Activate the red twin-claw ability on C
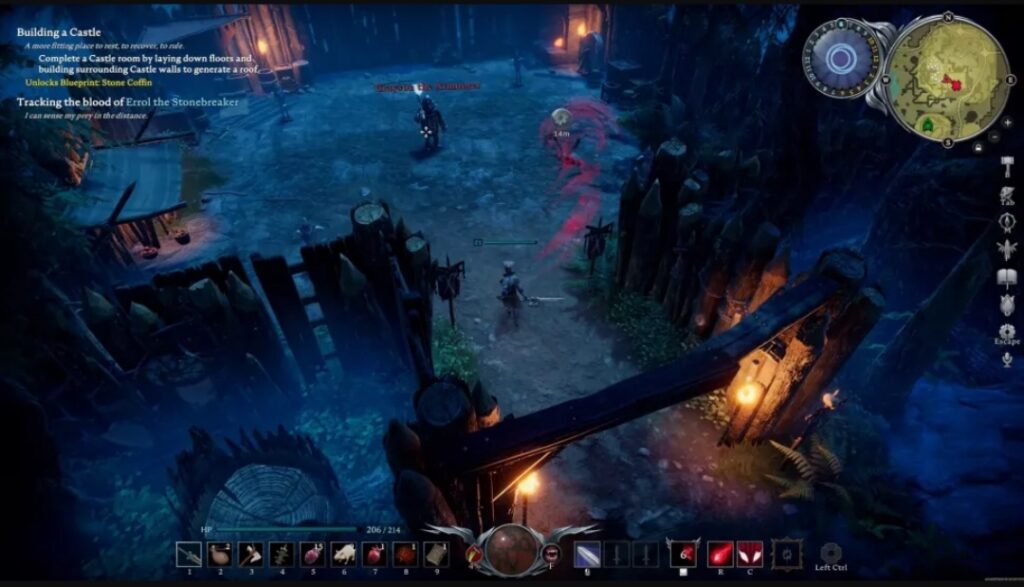 point(750,553)
